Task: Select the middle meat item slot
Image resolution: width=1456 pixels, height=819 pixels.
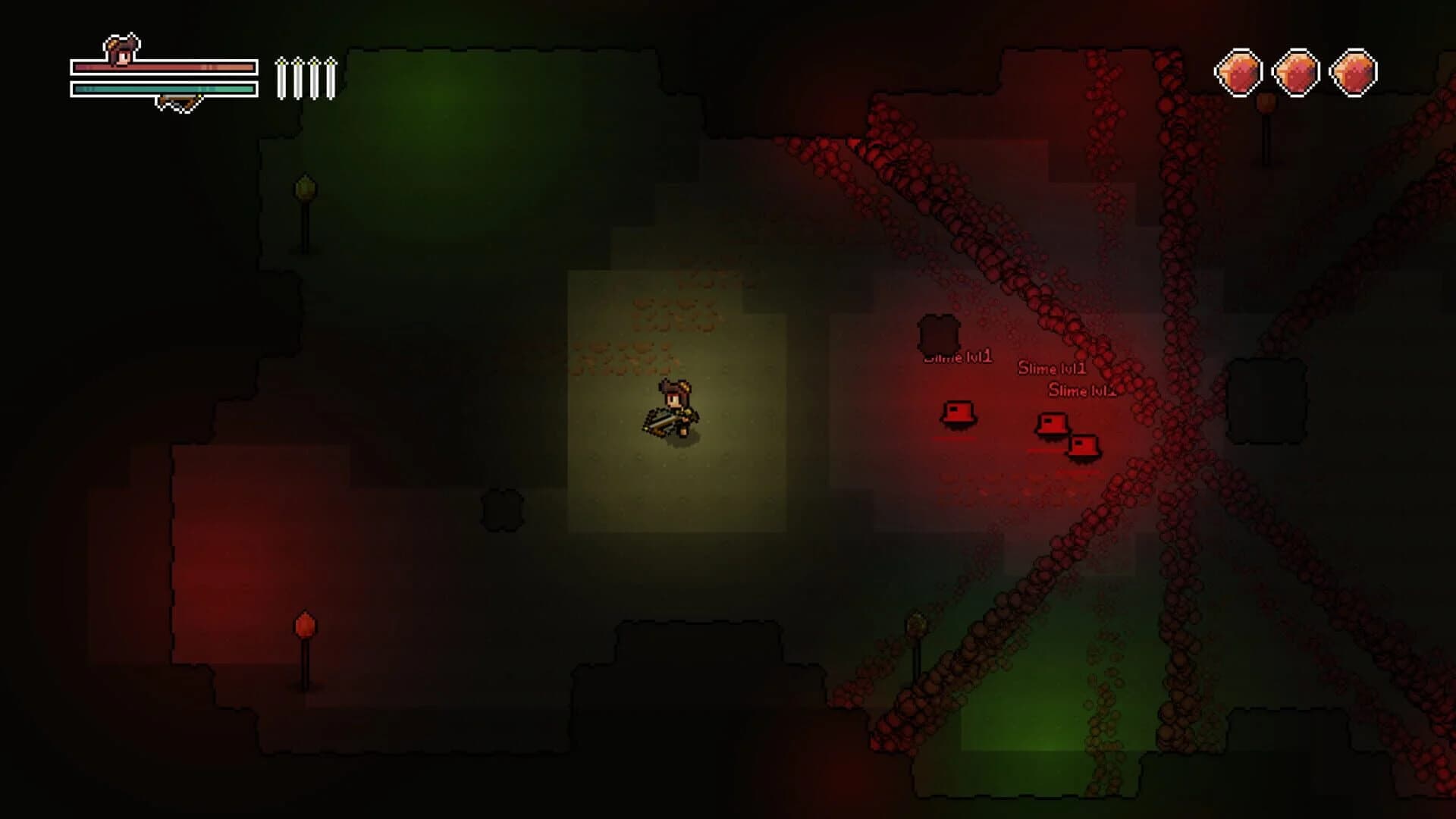Action: pyautogui.click(x=1295, y=71)
